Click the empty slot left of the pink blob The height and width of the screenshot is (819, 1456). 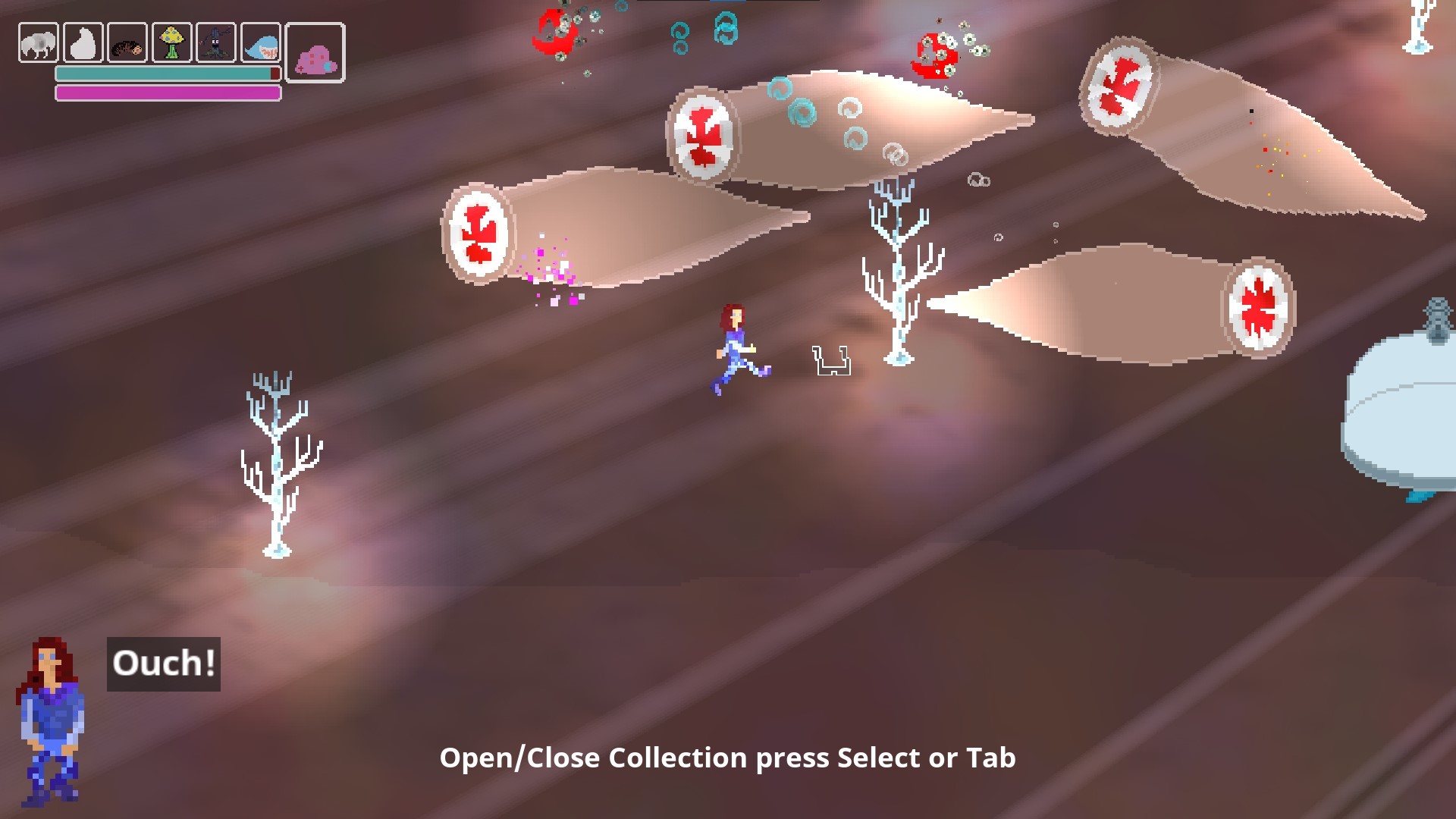pyautogui.click(x=261, y=42)
